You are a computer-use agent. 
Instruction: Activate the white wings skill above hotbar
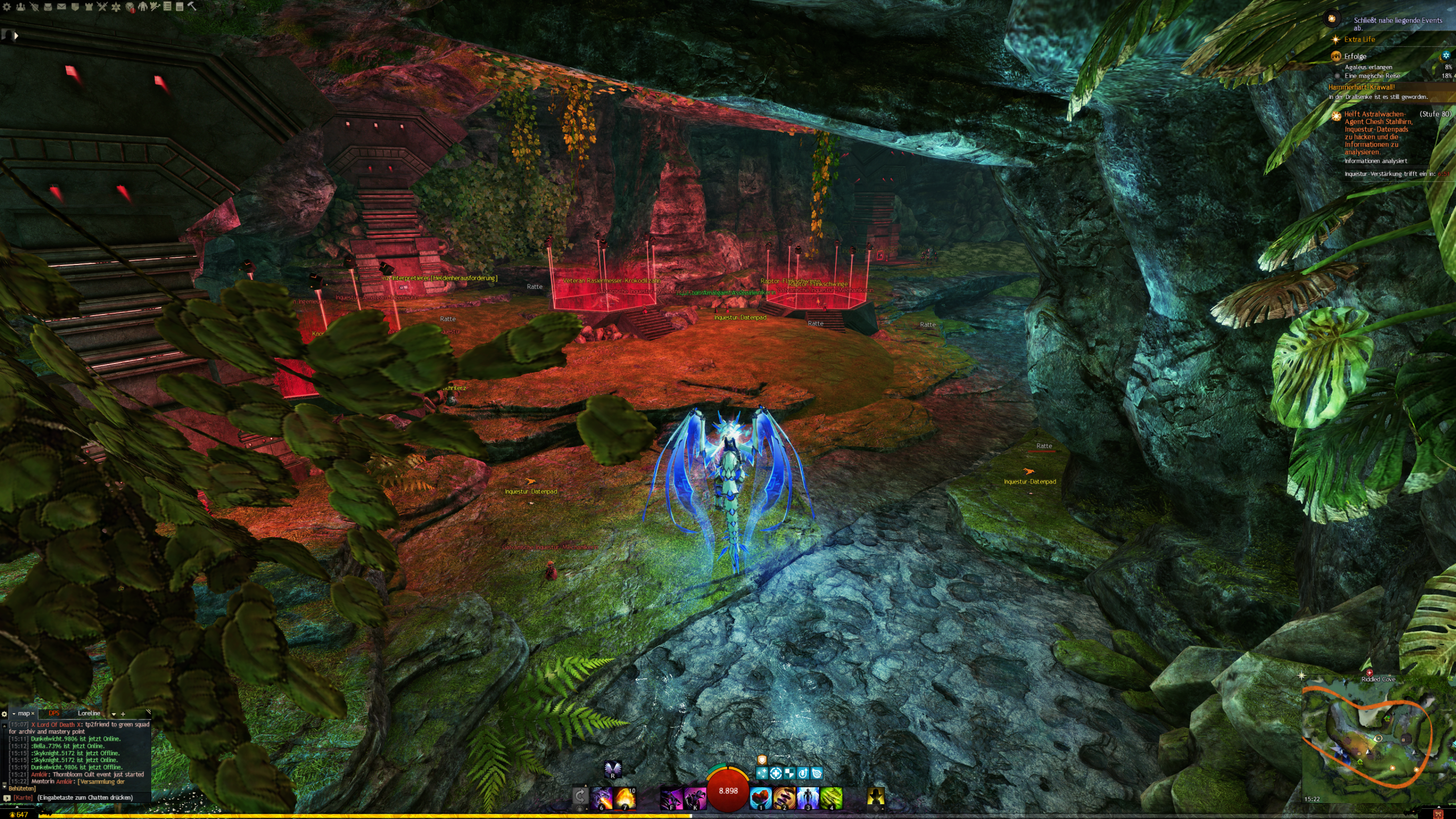point(613,770)
